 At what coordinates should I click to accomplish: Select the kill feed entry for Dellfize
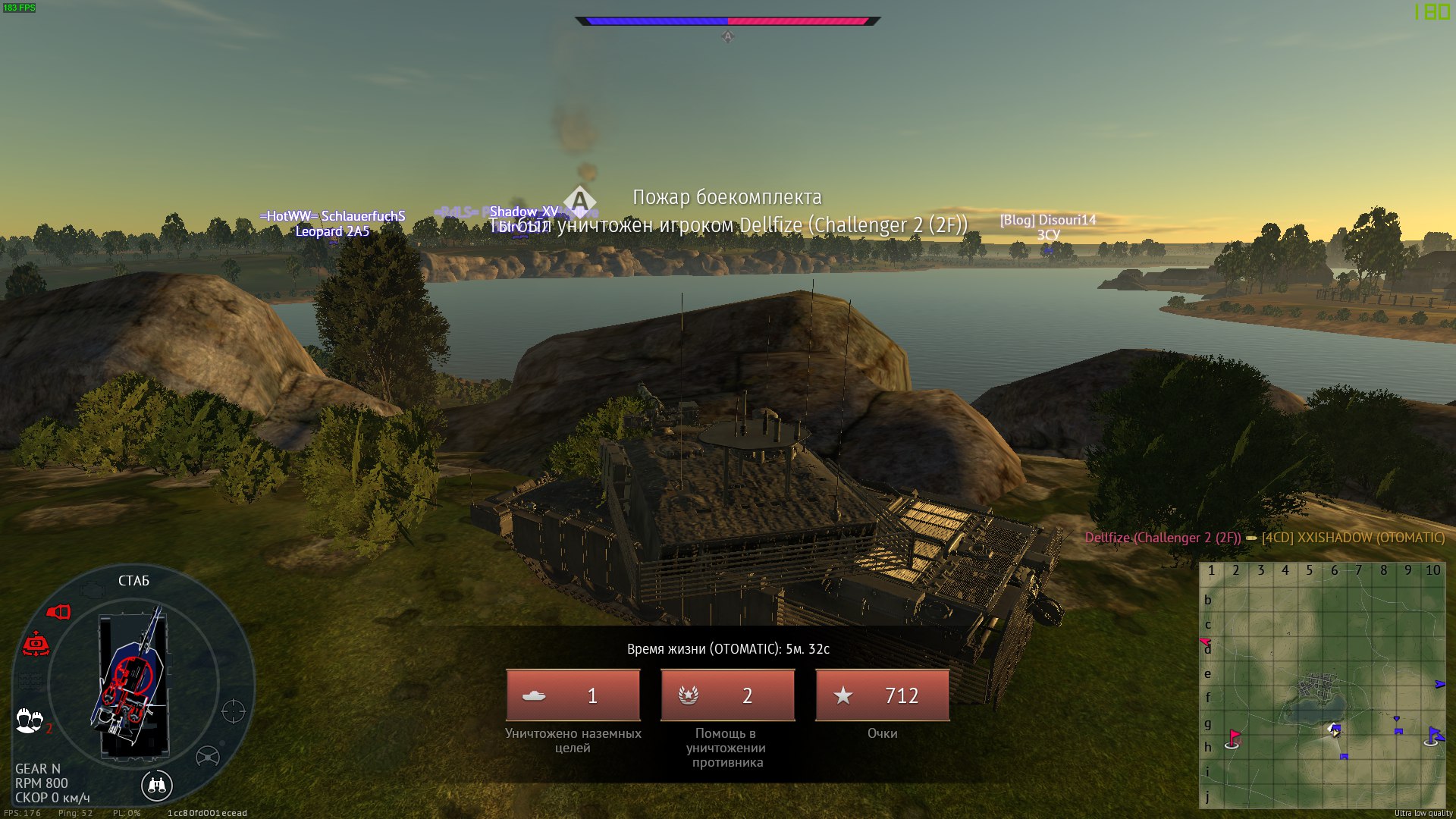click(1264, 538)
